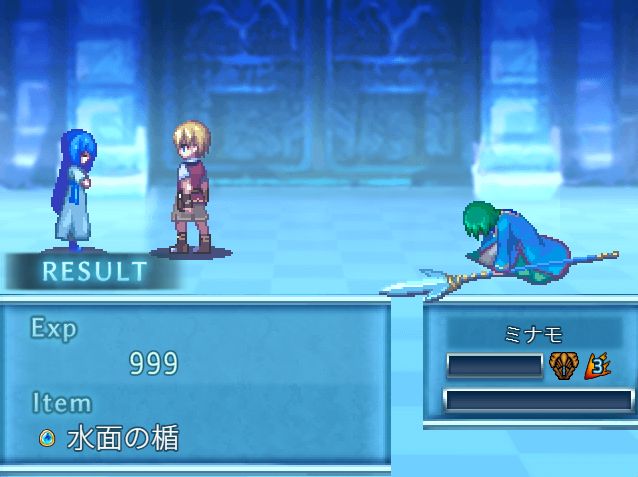Select the 水面の楯 item reward

click(x=112, y=438)
